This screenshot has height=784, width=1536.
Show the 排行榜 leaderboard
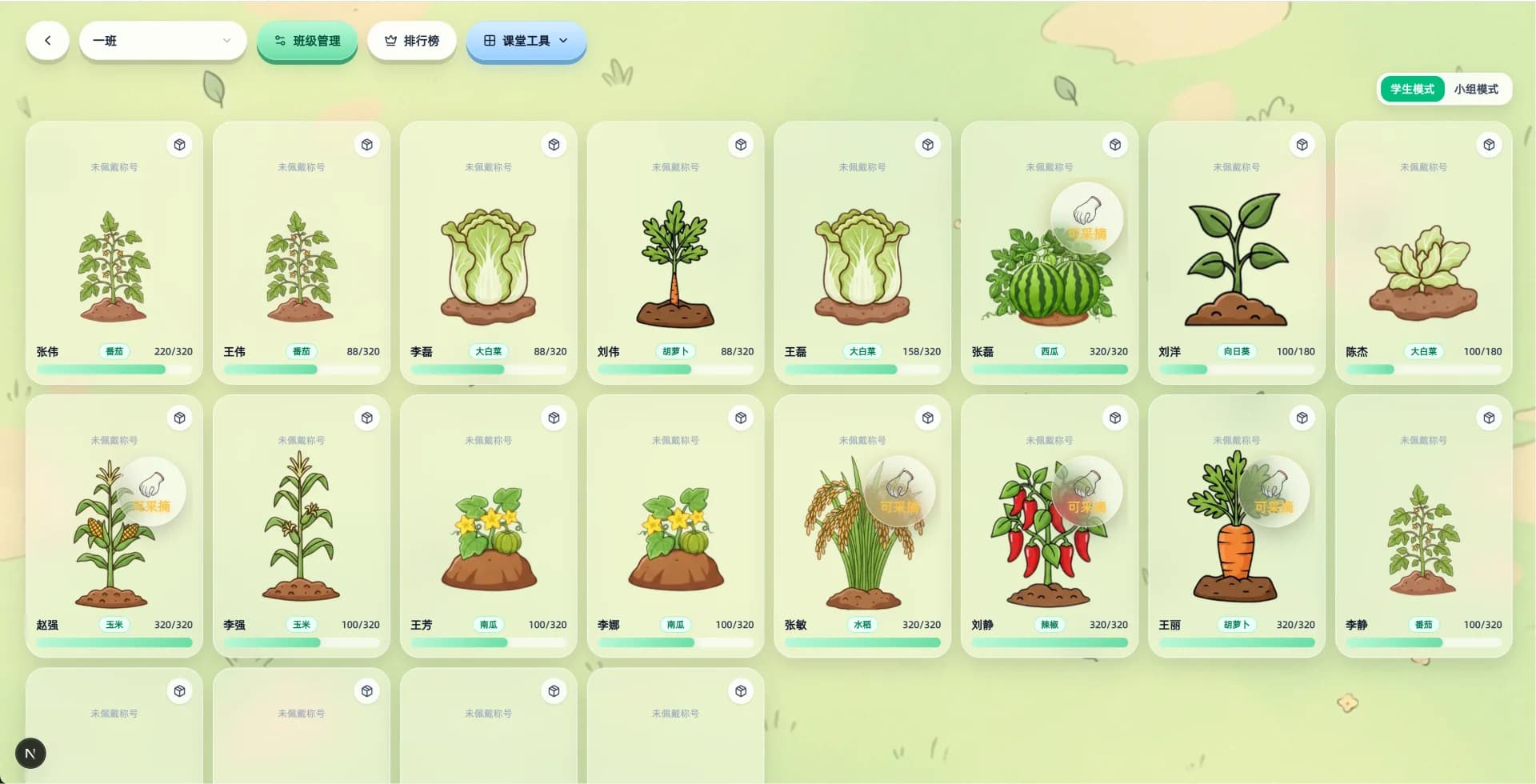click(412, 41)
